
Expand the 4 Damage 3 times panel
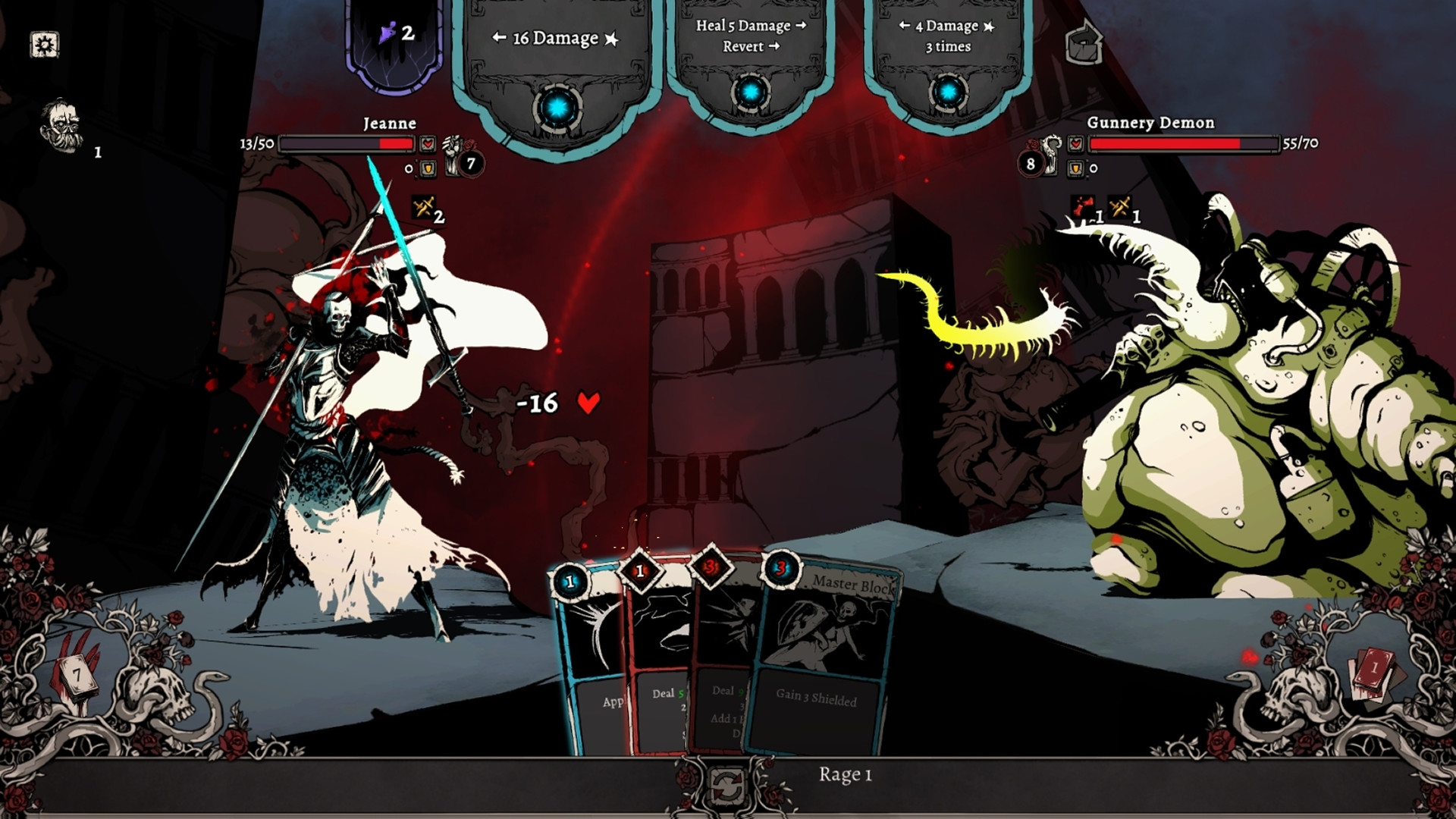947,36
